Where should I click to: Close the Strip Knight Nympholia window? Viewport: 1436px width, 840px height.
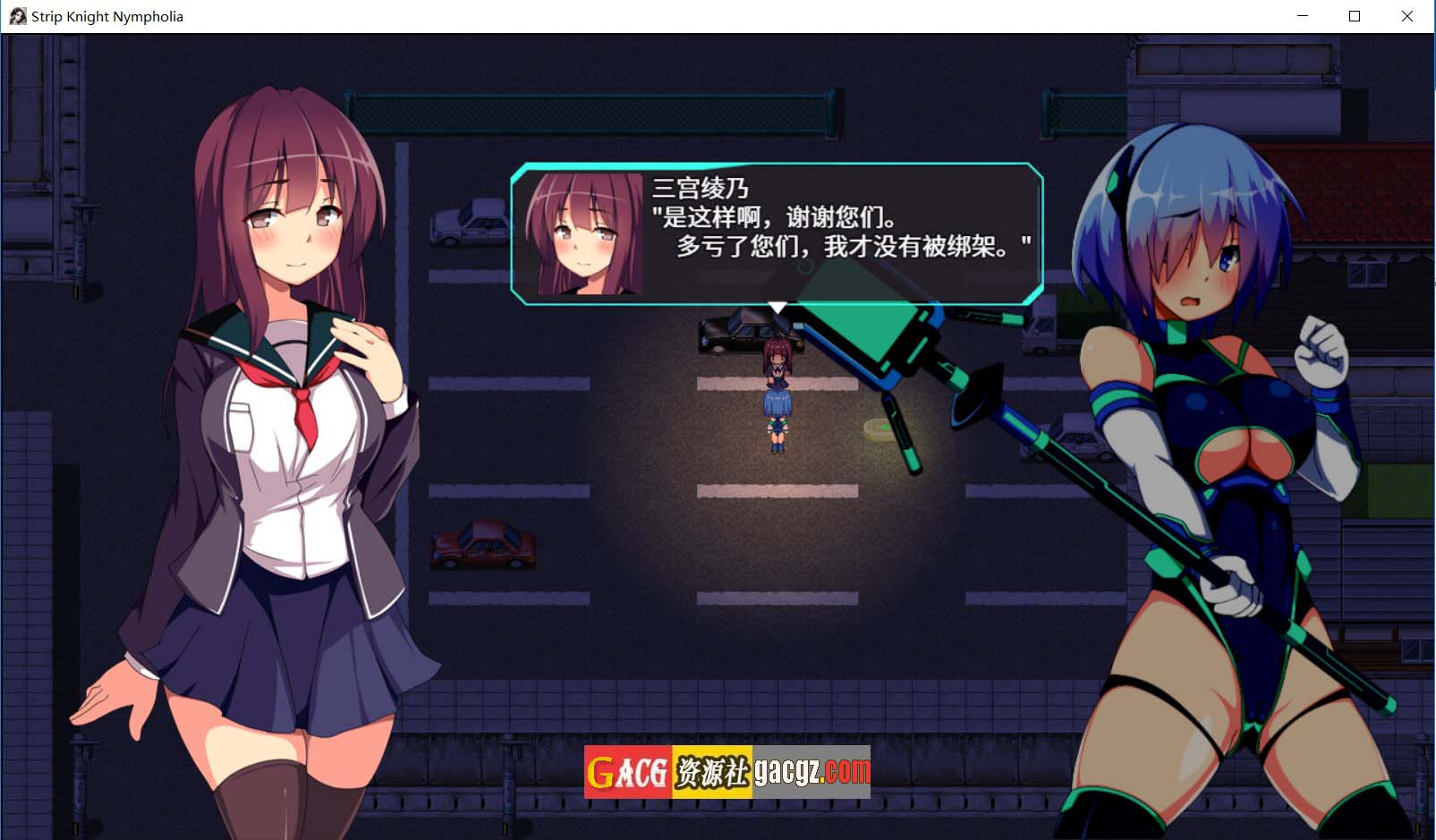(x=1406, y=16)
